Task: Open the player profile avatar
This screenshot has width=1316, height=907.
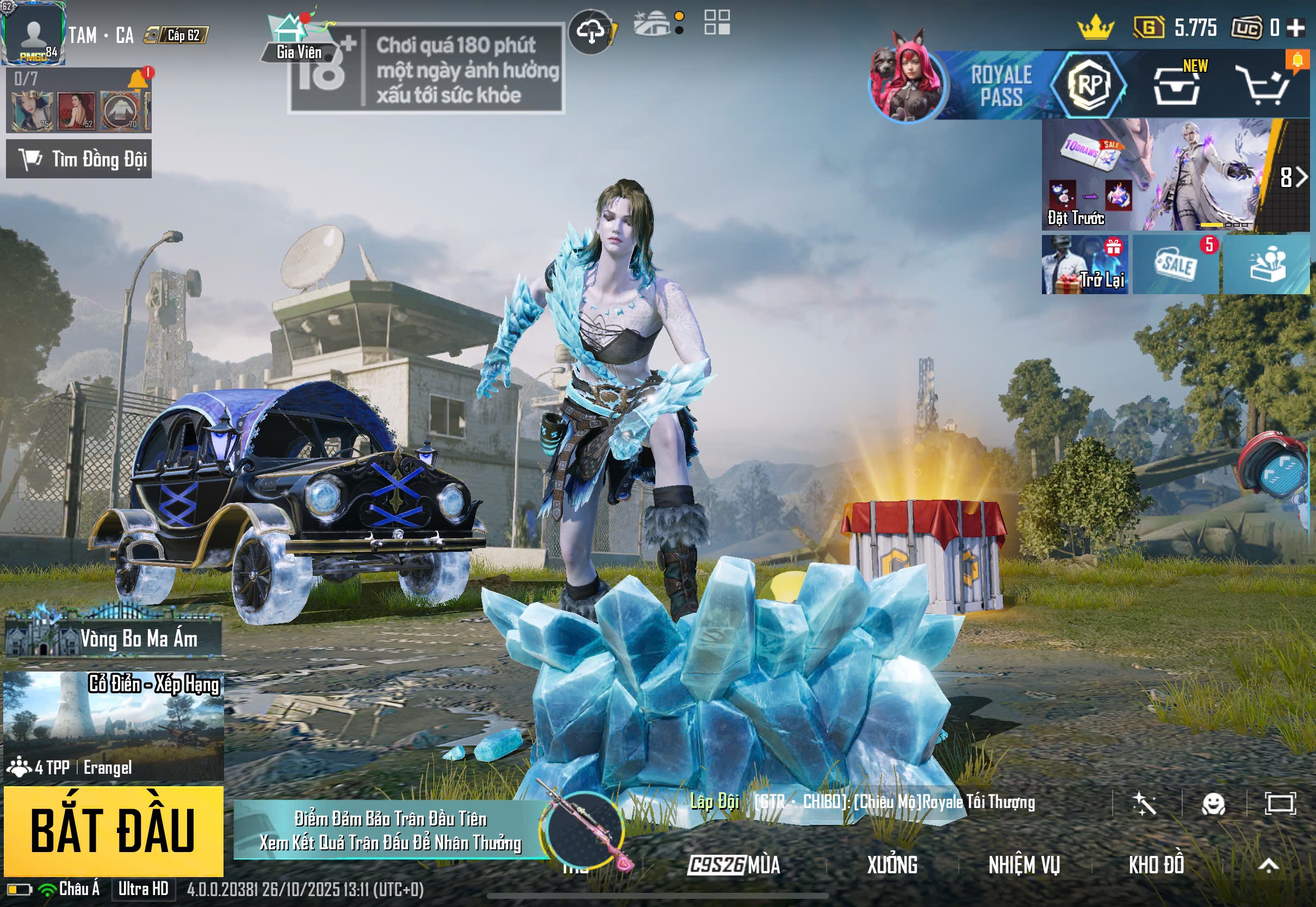Action: tap(33, 33)
